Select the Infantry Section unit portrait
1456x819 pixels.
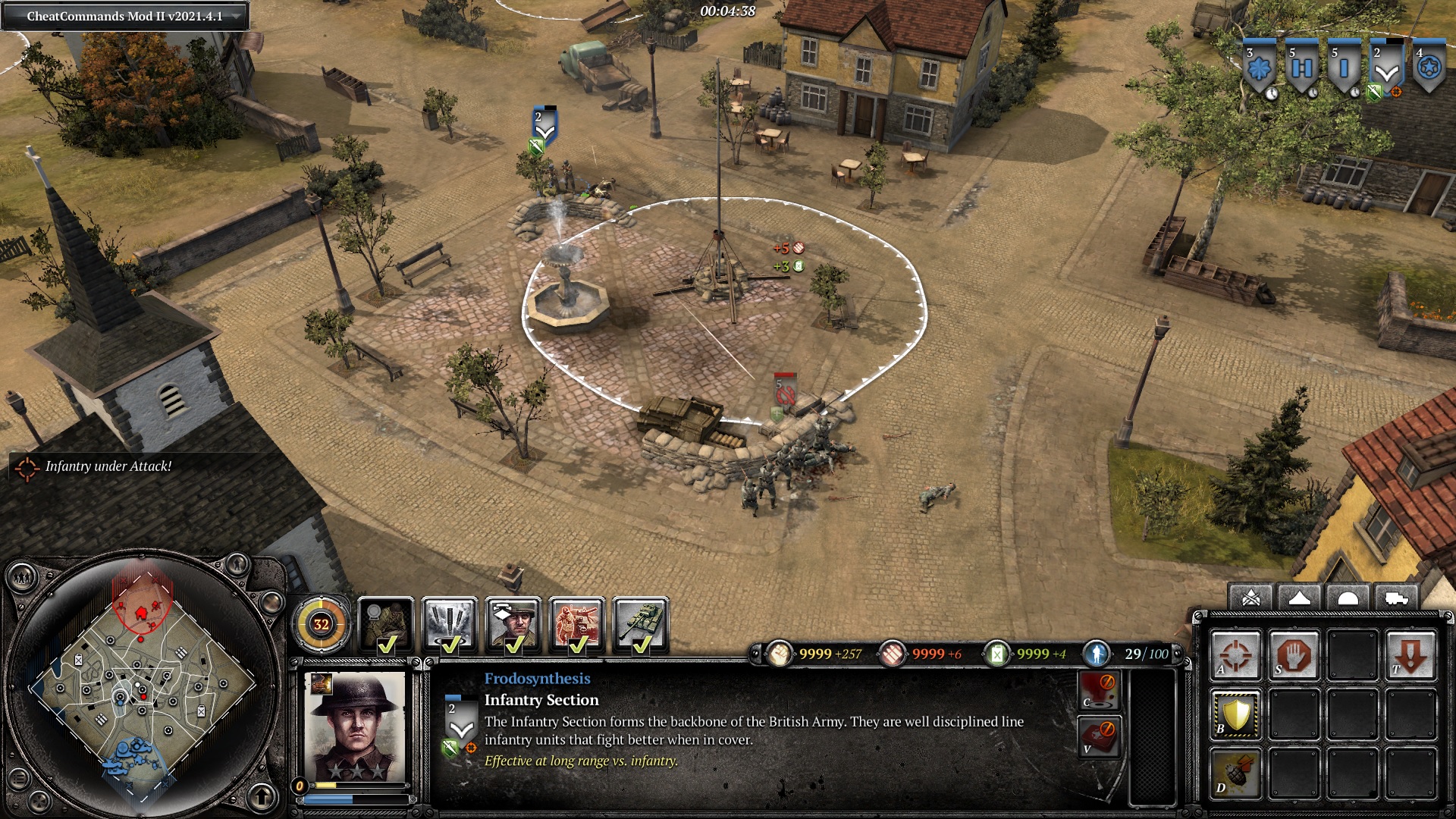[355, 726]
